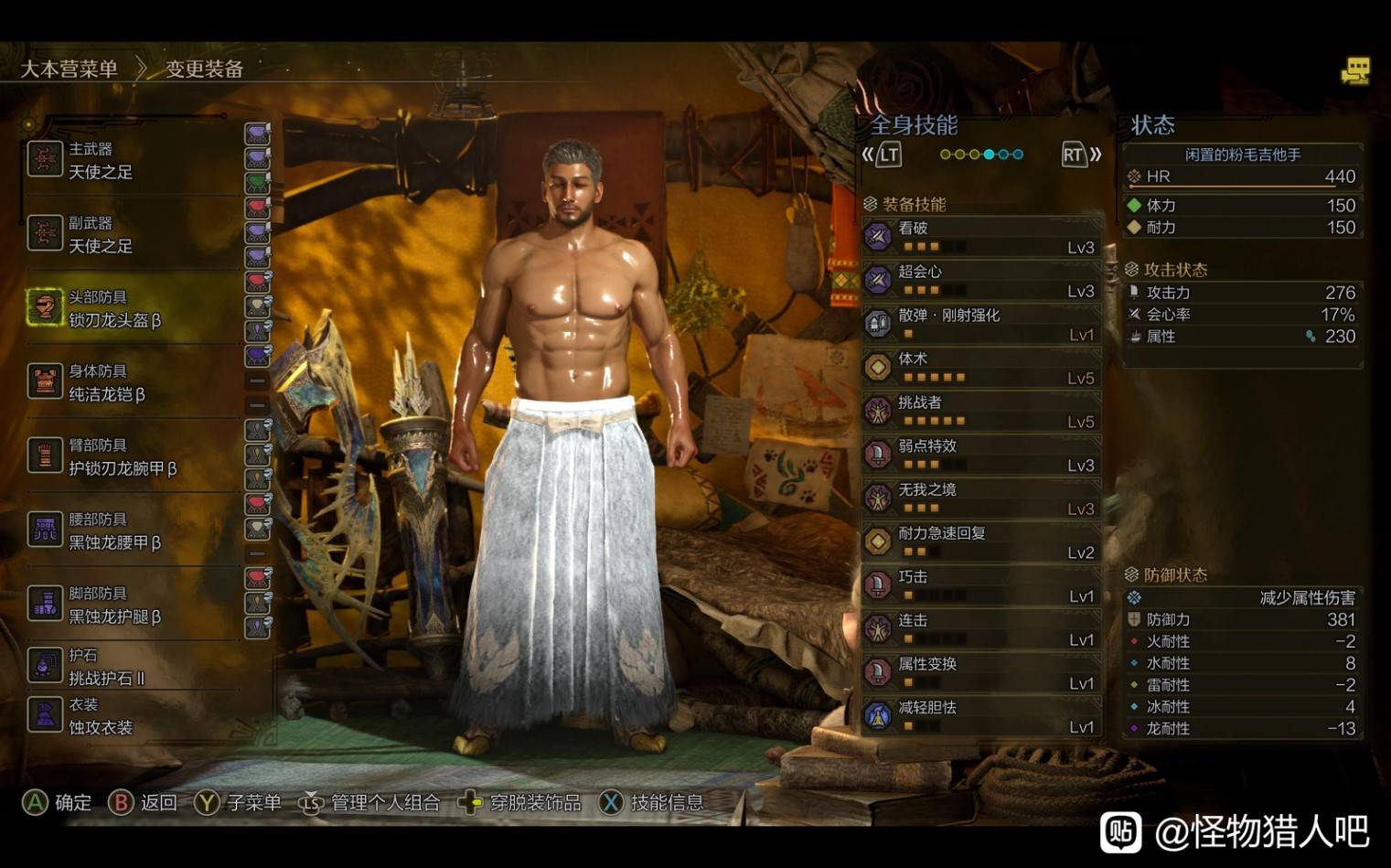Select skill row 散弹·刚射强化

click(x=980, y=324)
